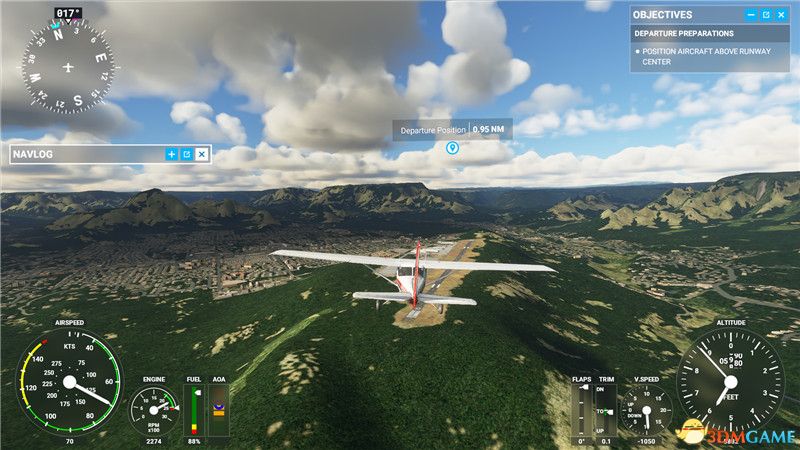The width and height of the screenshot is (800, 450).
Task: Close the Navlog panel
Action: (201, 154)
